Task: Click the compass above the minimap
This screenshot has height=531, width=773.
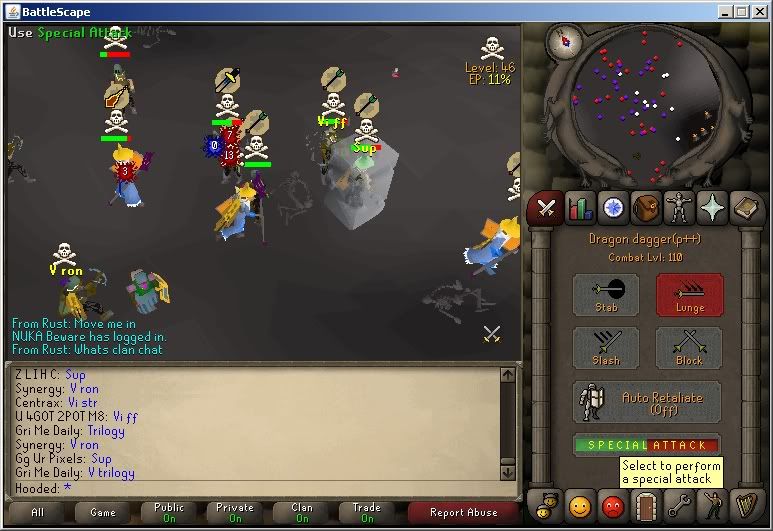Action: point(565,43)
